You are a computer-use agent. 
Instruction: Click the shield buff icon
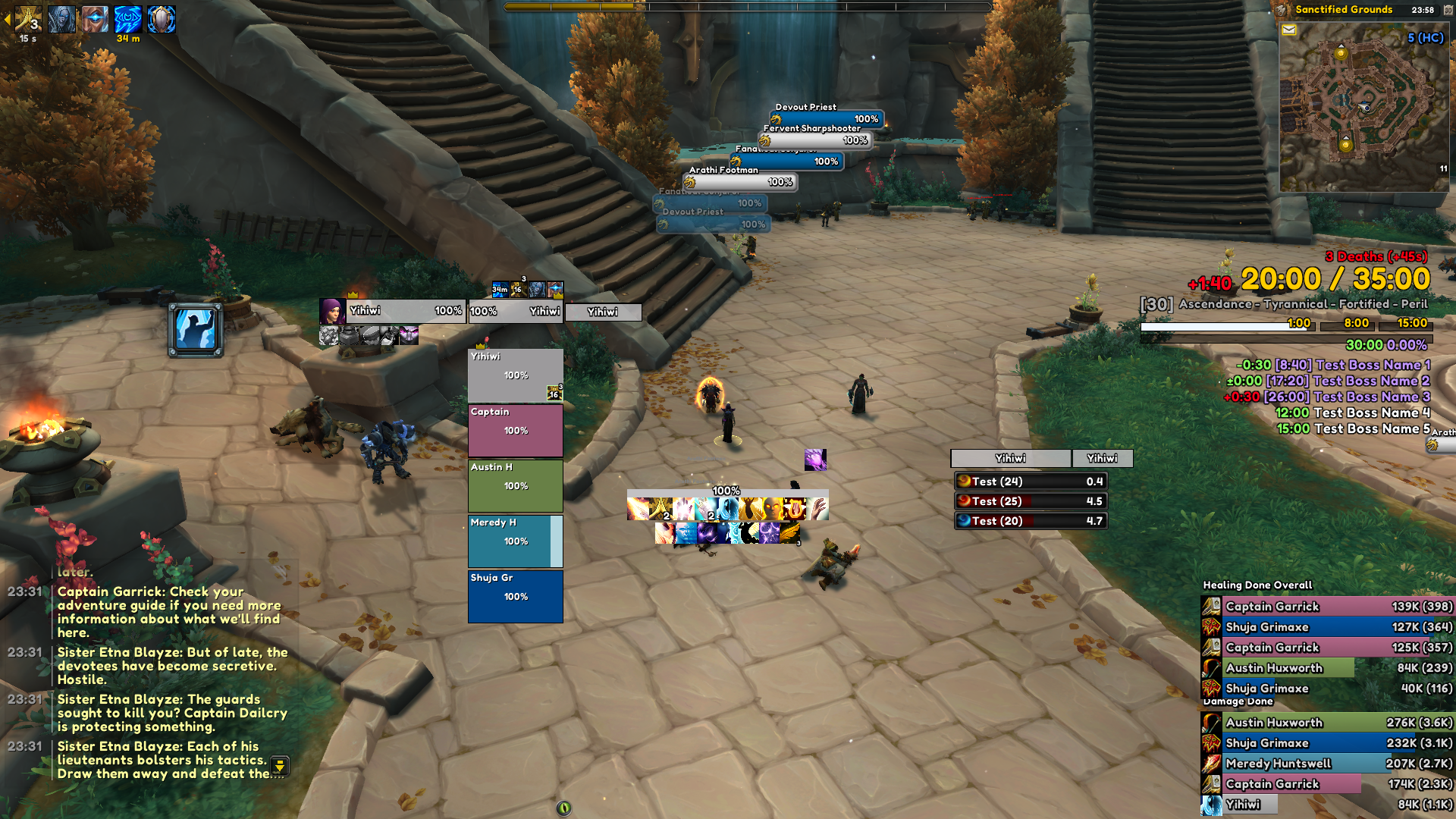tap(162, 19)
